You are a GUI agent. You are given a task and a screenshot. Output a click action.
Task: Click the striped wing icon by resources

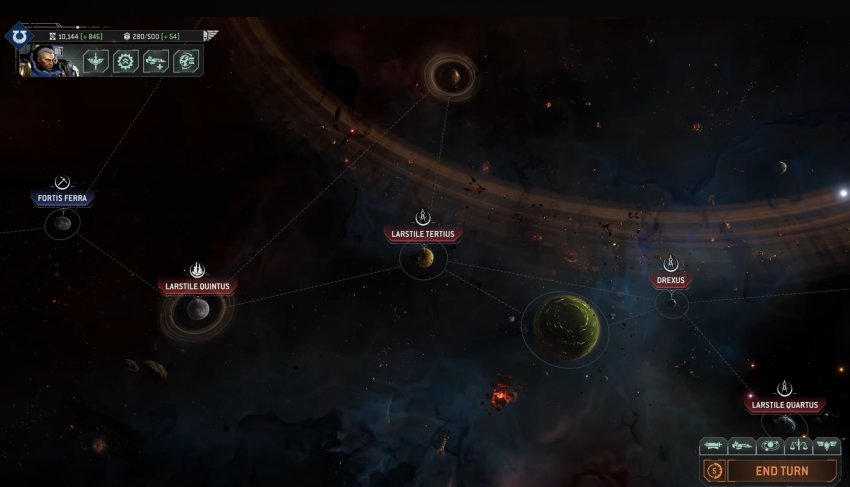pyautogui.click(x=211, y=35)
